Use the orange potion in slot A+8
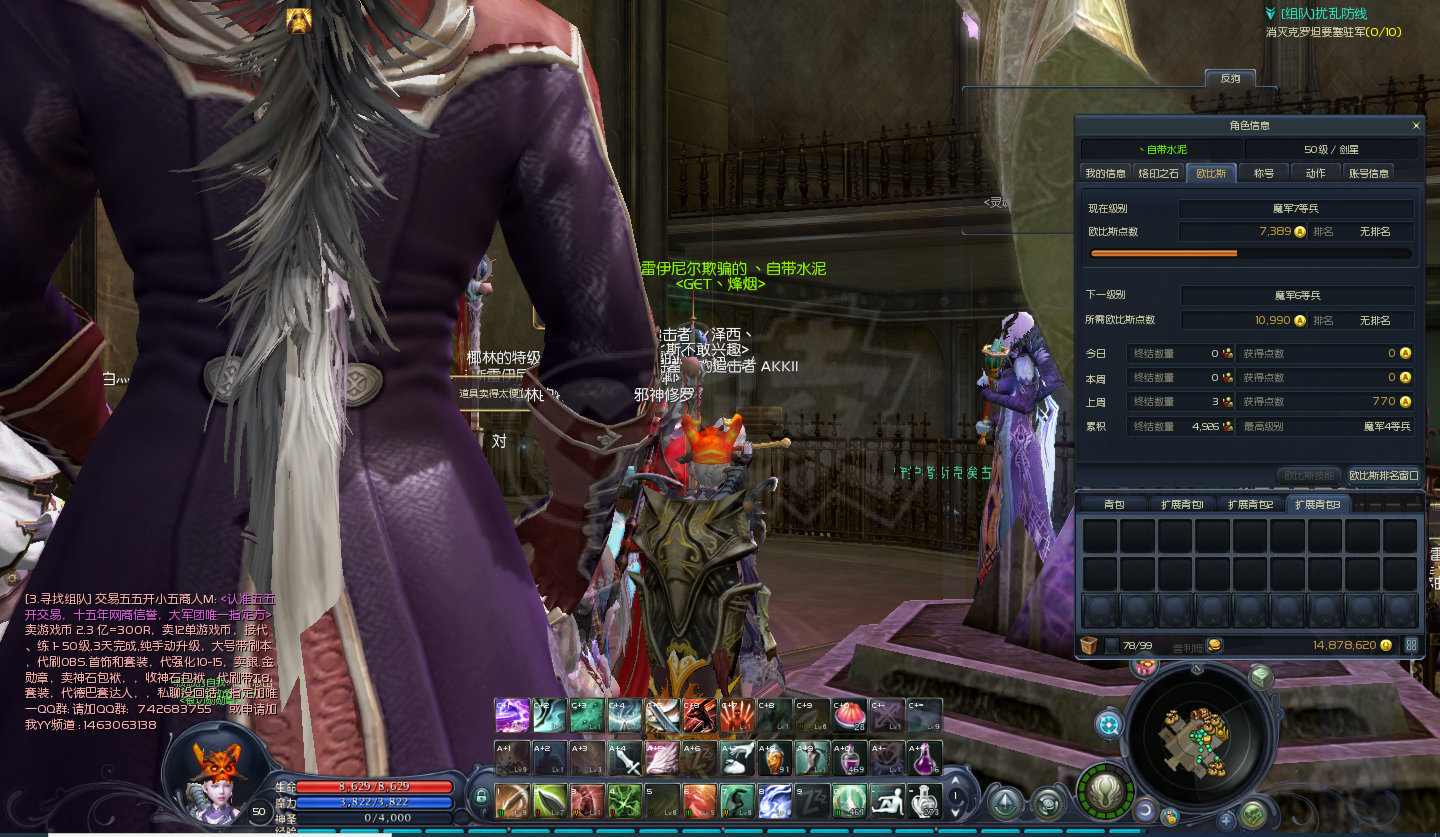The image size is (1440, 837). (772, 759)
